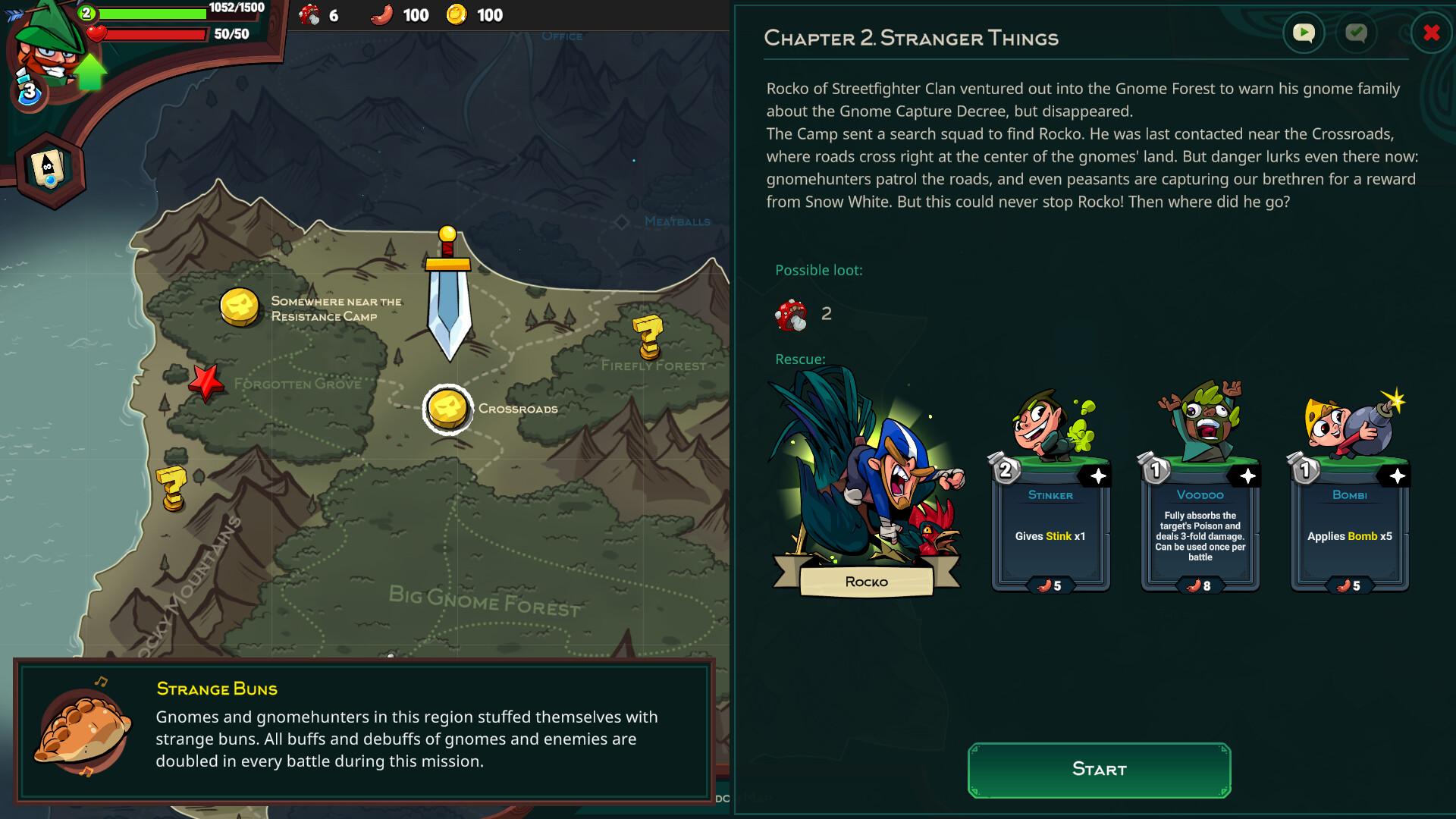Click the mushroom resource icon in top bar
The height and width of the screenshot is (819, 1456).
(311, 14)
